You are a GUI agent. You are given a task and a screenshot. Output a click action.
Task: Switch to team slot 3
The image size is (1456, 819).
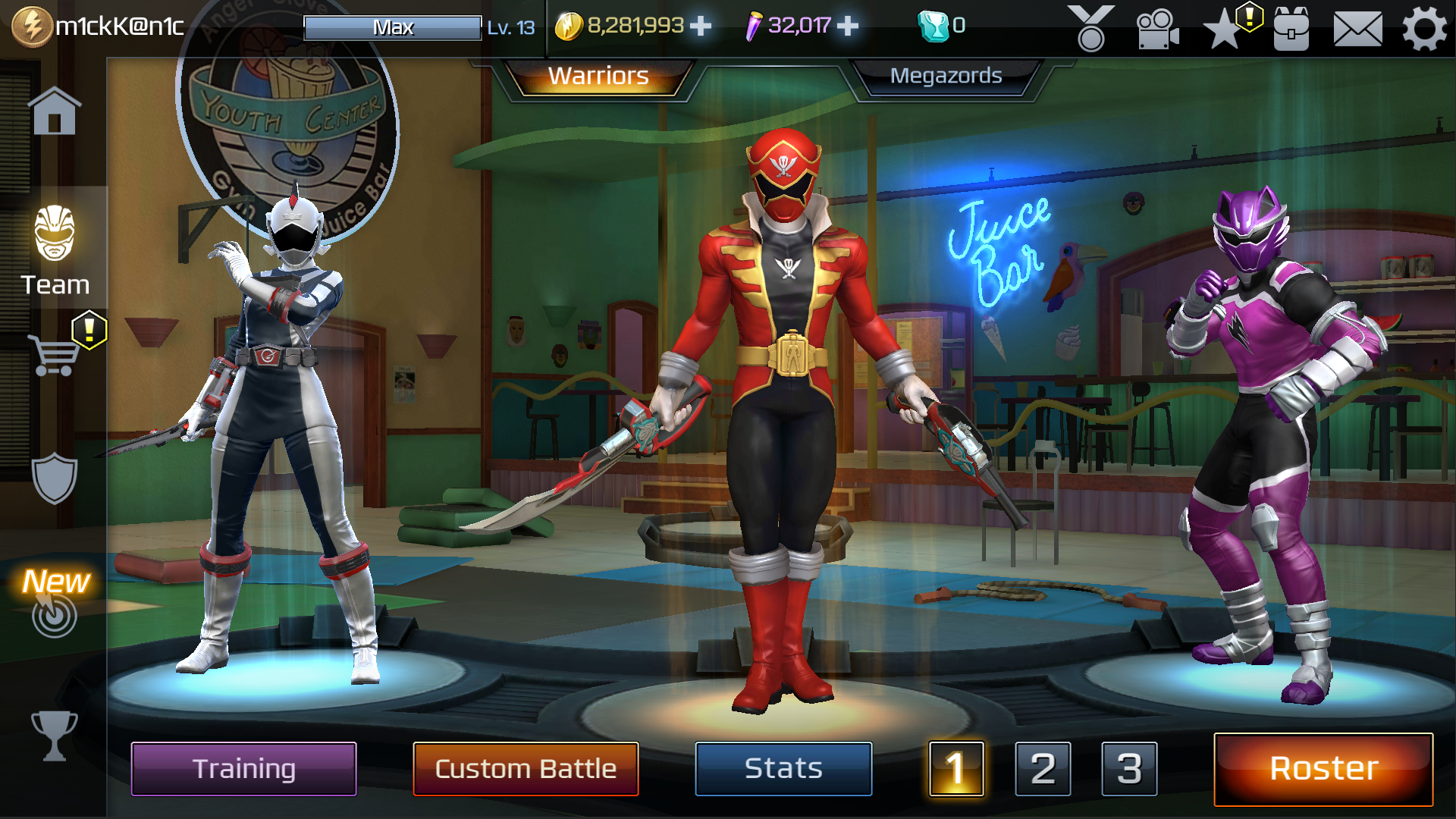point(1129,768)
